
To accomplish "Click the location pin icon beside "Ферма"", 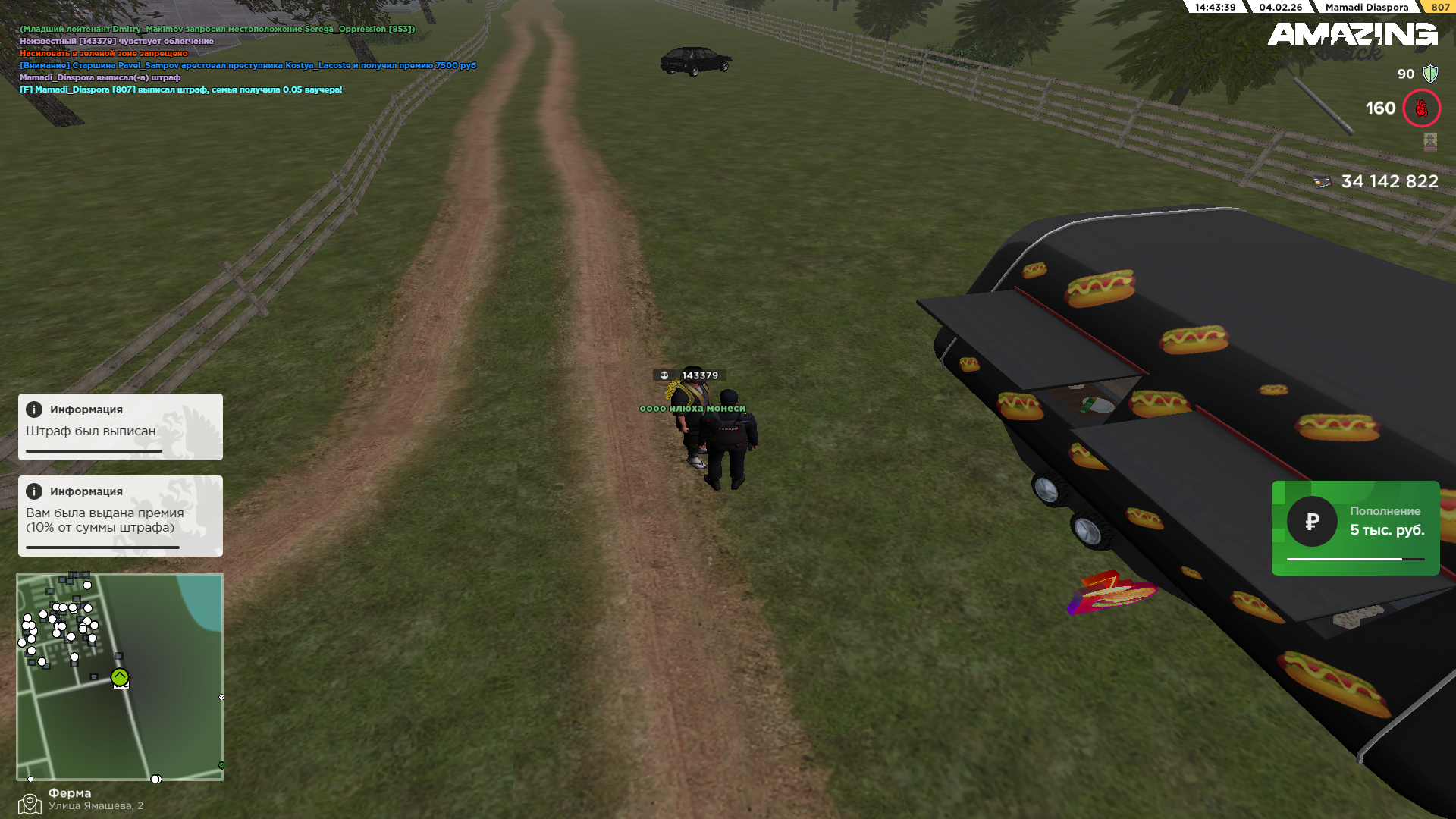I will 30,803.
